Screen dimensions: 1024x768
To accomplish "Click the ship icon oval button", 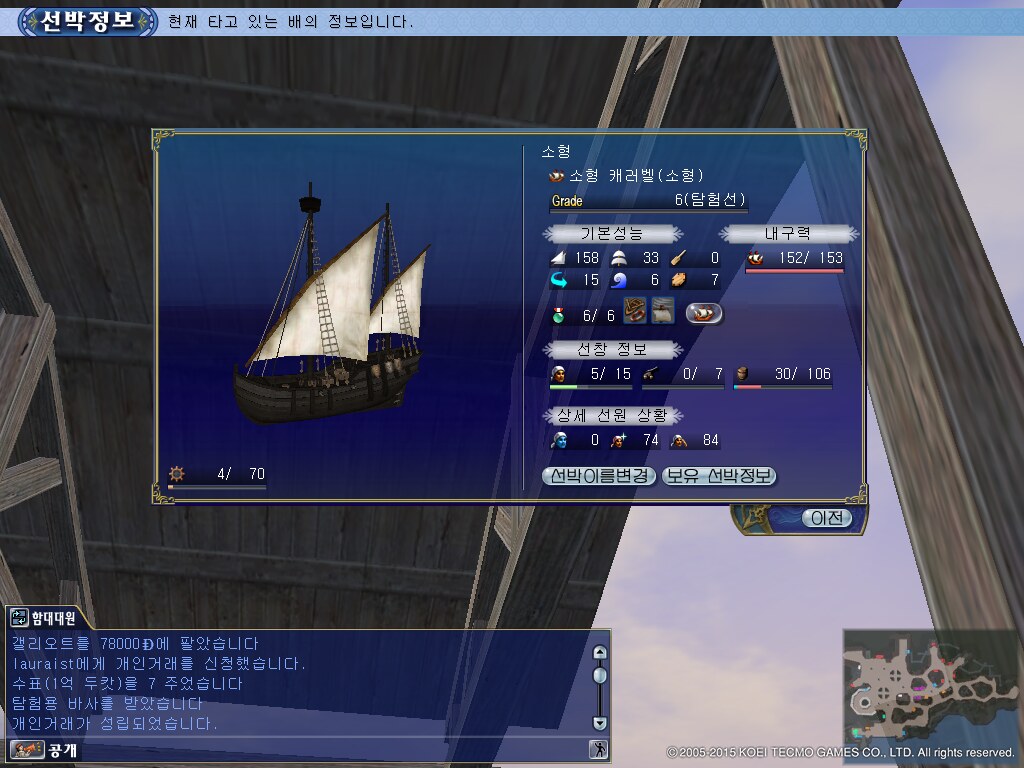I will click(704, 313).
